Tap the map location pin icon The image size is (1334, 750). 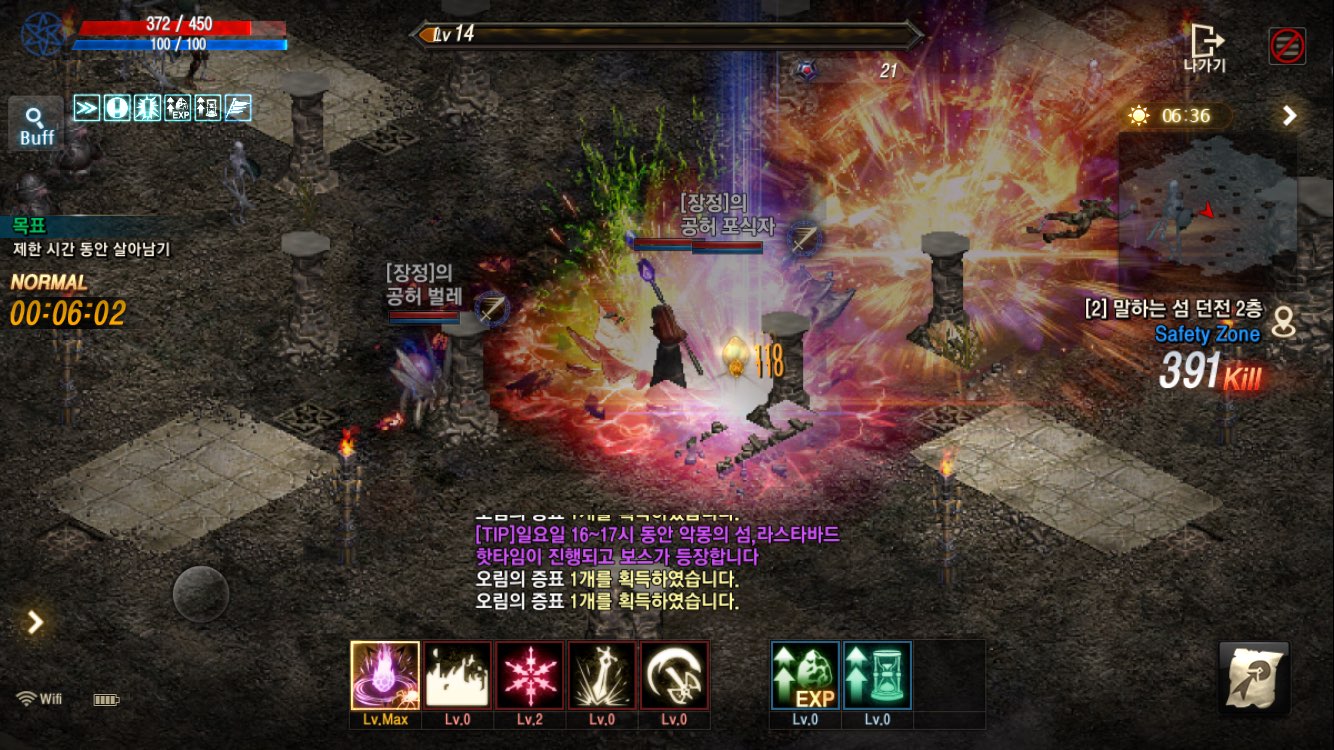1284,322
